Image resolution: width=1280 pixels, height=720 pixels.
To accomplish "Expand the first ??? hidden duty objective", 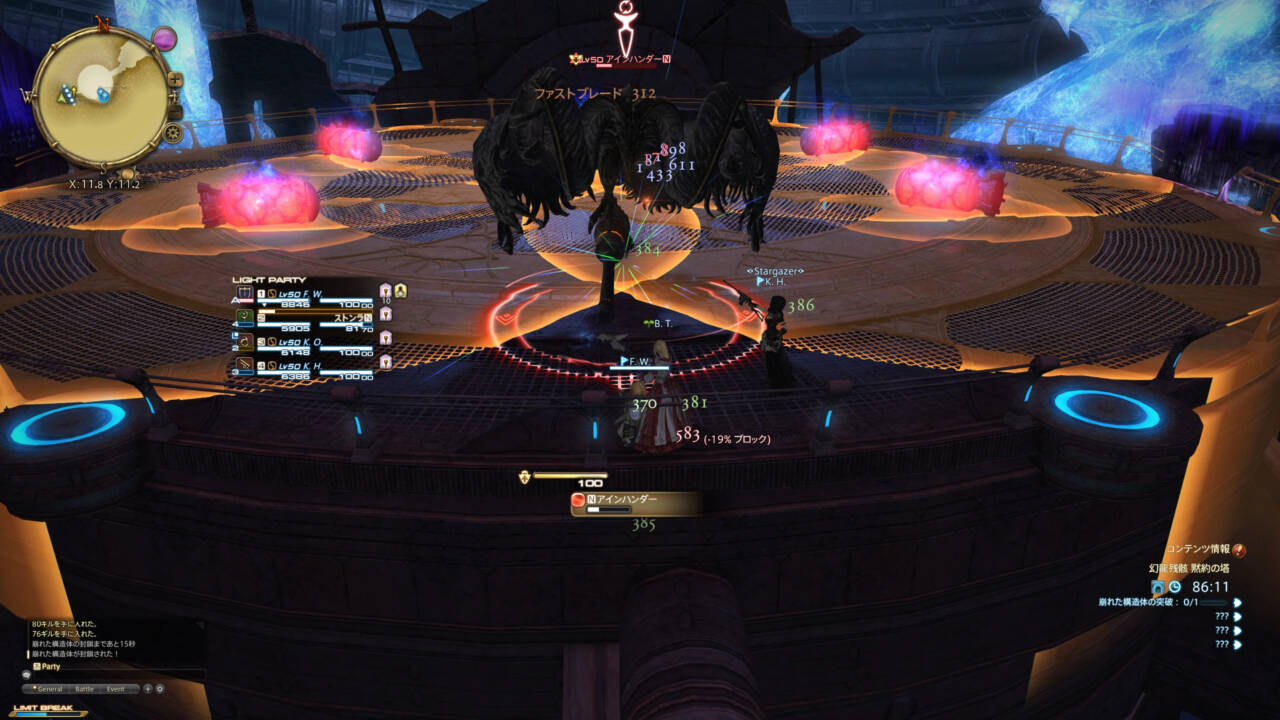I will pos(1237,617).
